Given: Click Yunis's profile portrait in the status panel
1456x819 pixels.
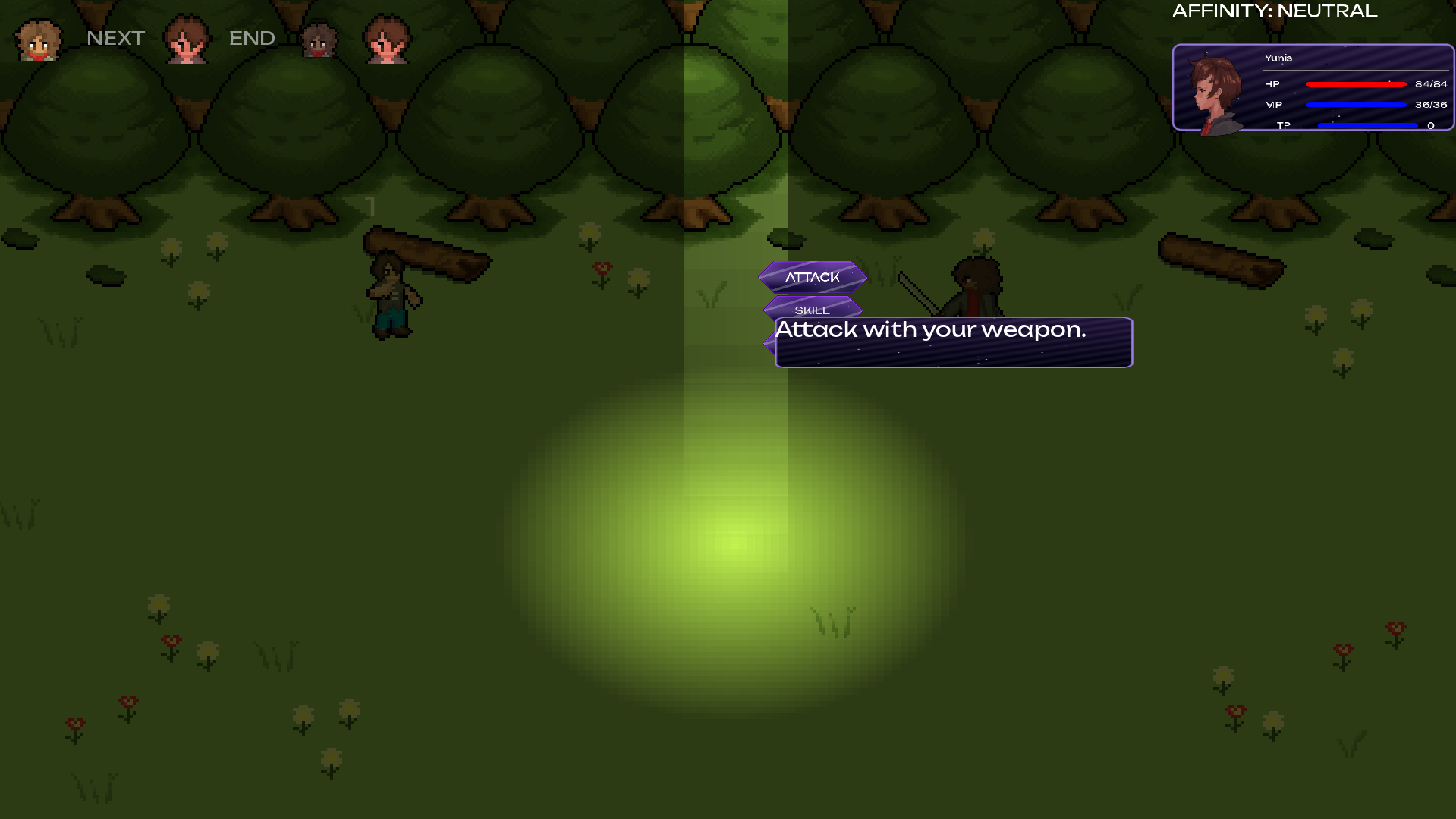Looking at the screenshot, I should [1215, 89].
